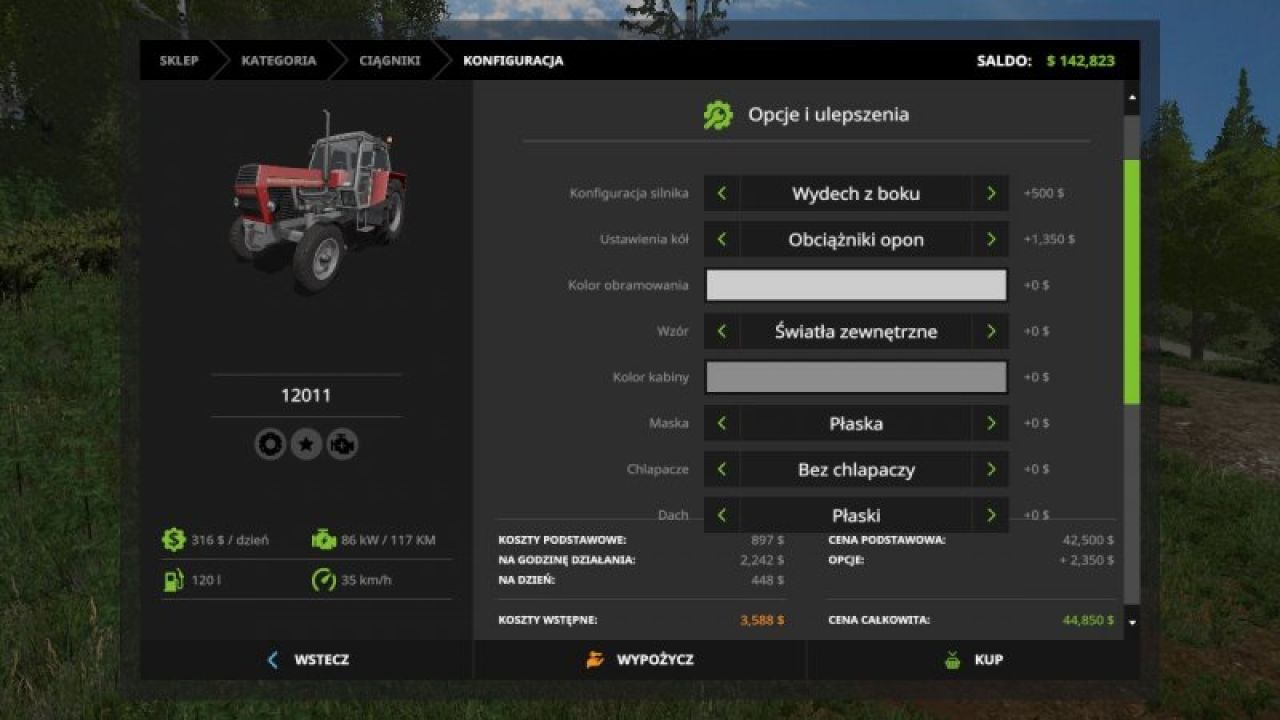Open the Kolor kabiny color swatch

(856, 377)
